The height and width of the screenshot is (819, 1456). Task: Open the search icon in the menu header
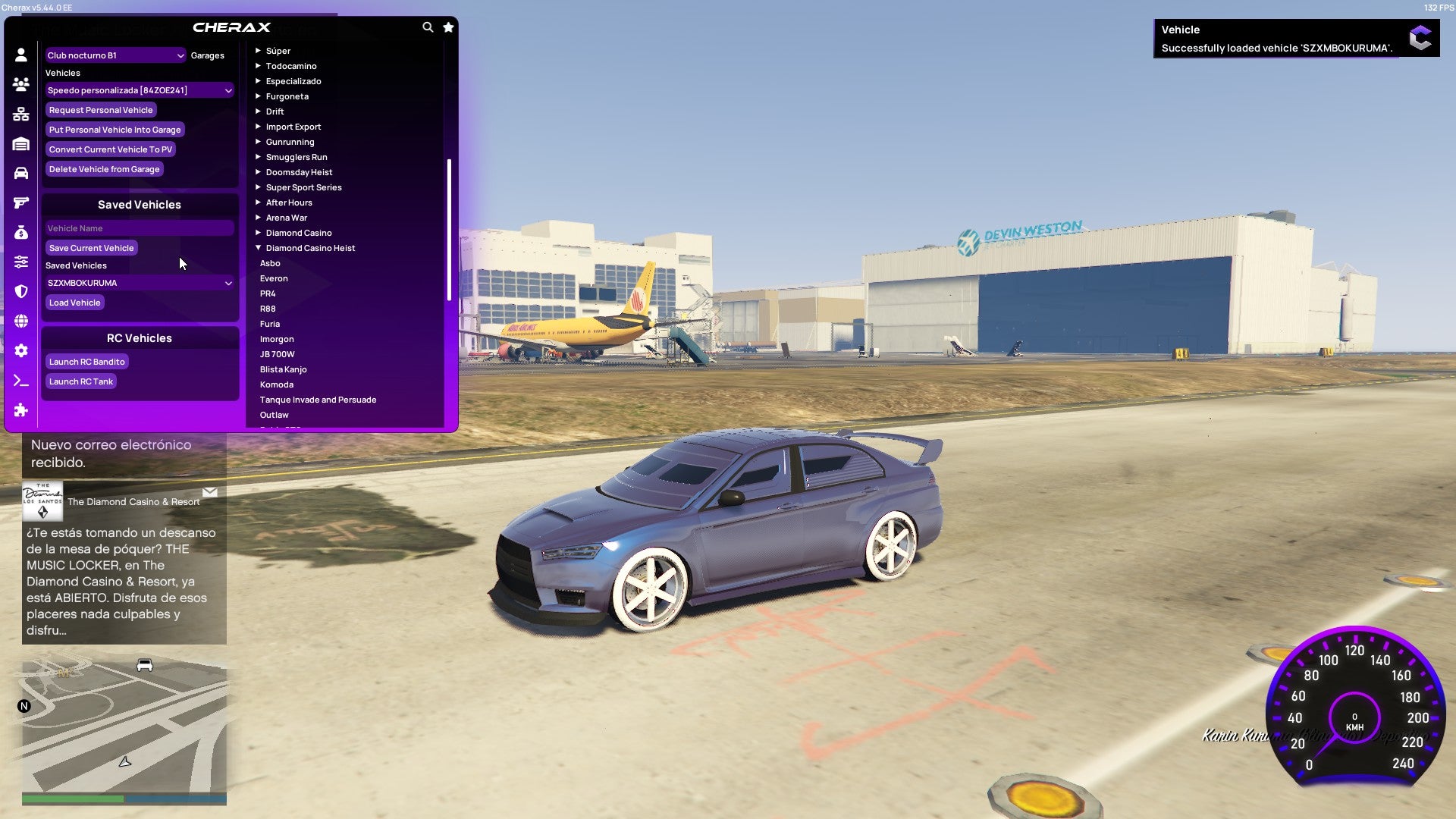click(x=426, y=26)
